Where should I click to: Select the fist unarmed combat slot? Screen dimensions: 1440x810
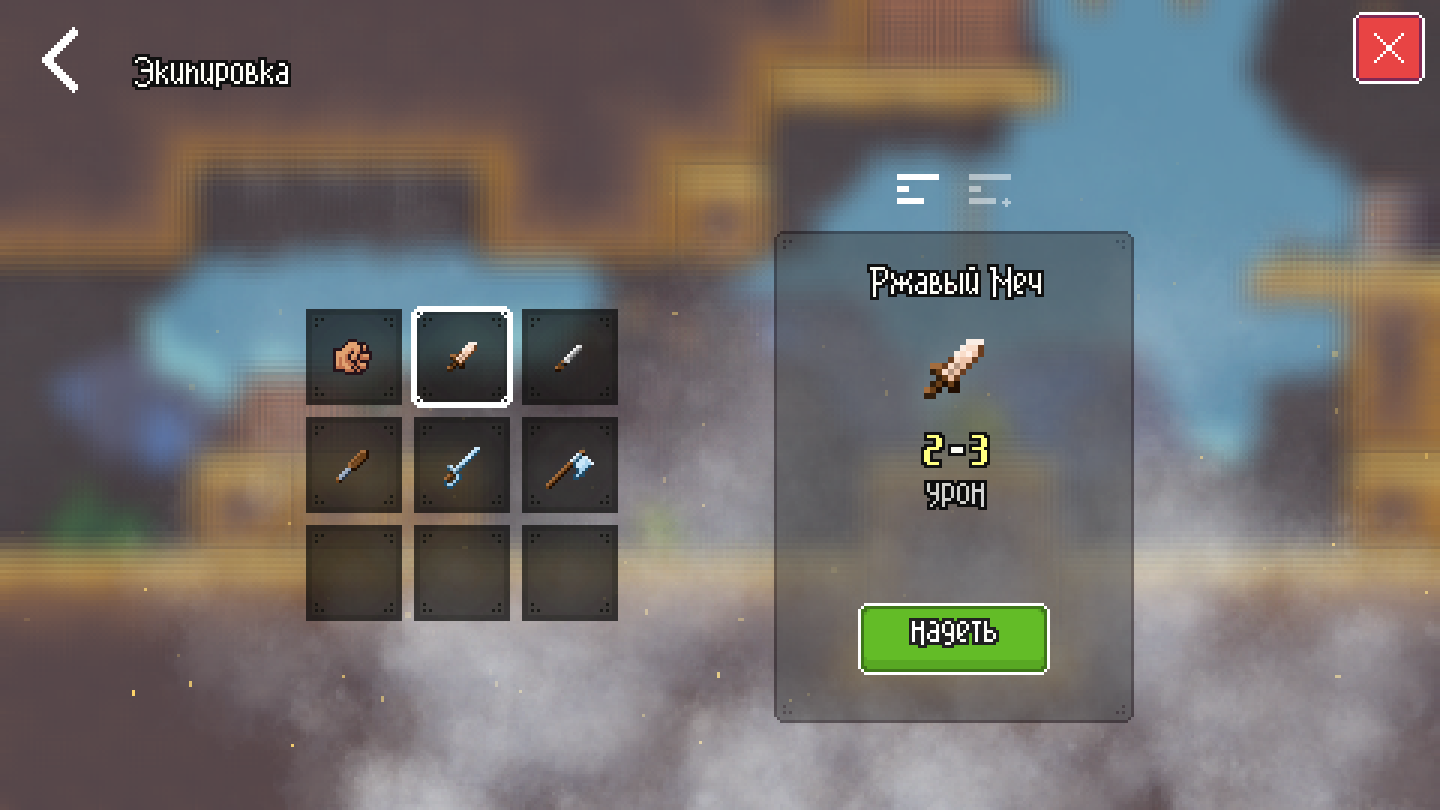[x=353, y=357]
